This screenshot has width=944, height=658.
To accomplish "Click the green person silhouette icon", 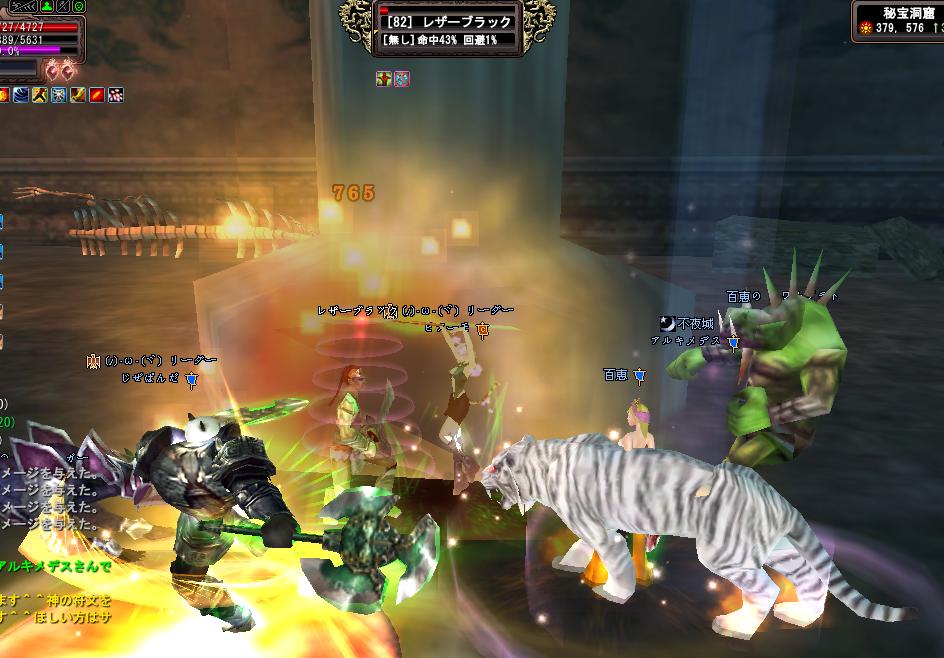I will coord(47,6).
